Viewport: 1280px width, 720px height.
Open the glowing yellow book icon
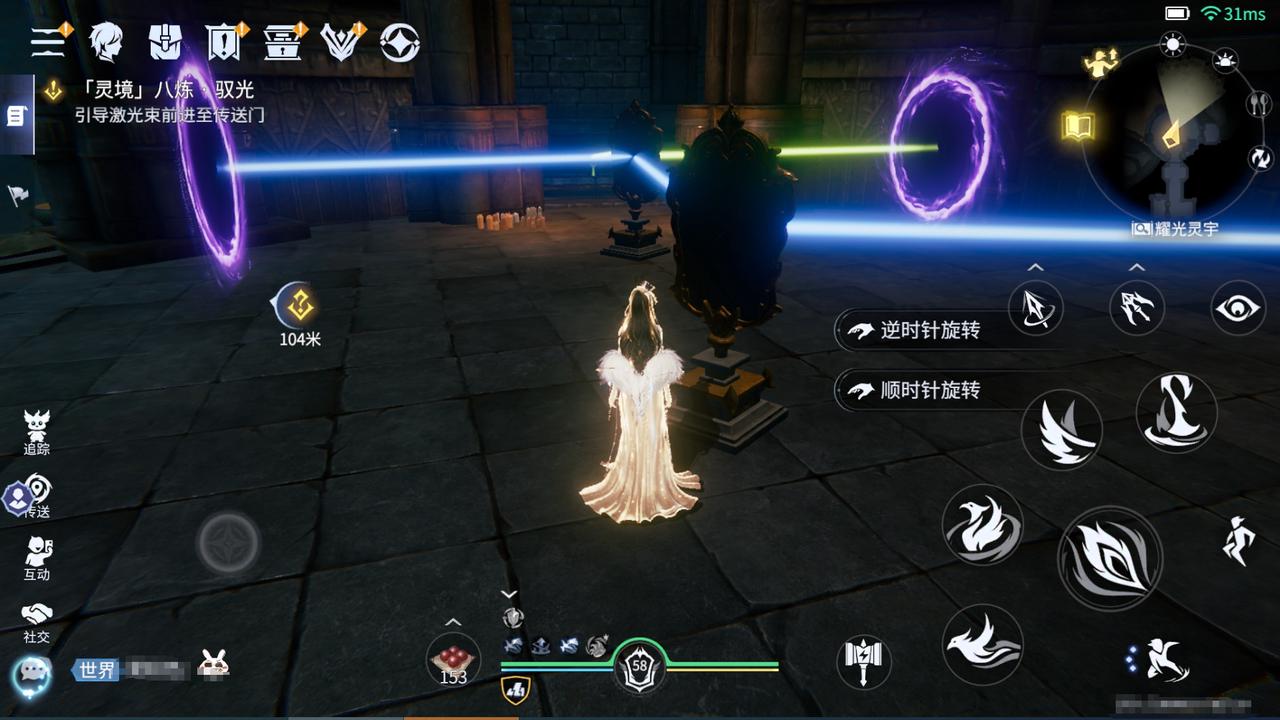(1078, 127)
